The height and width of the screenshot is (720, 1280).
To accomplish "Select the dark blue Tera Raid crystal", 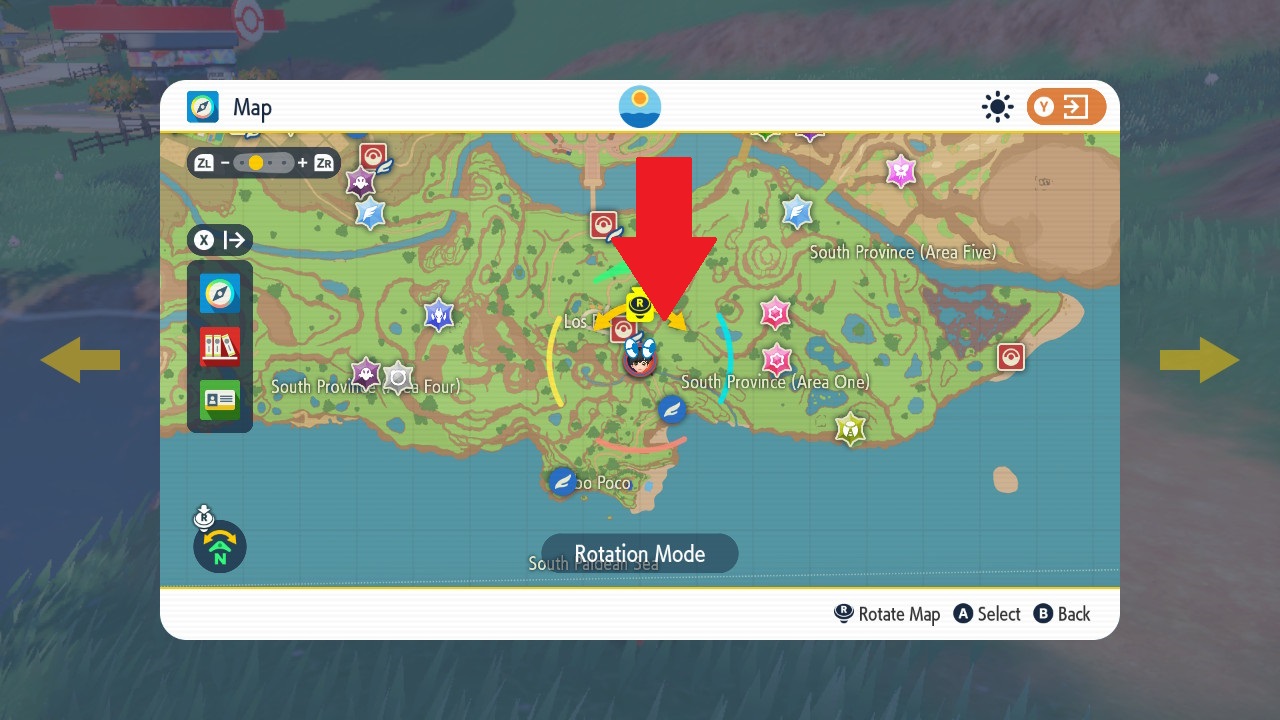I will [x=438, y=315].
